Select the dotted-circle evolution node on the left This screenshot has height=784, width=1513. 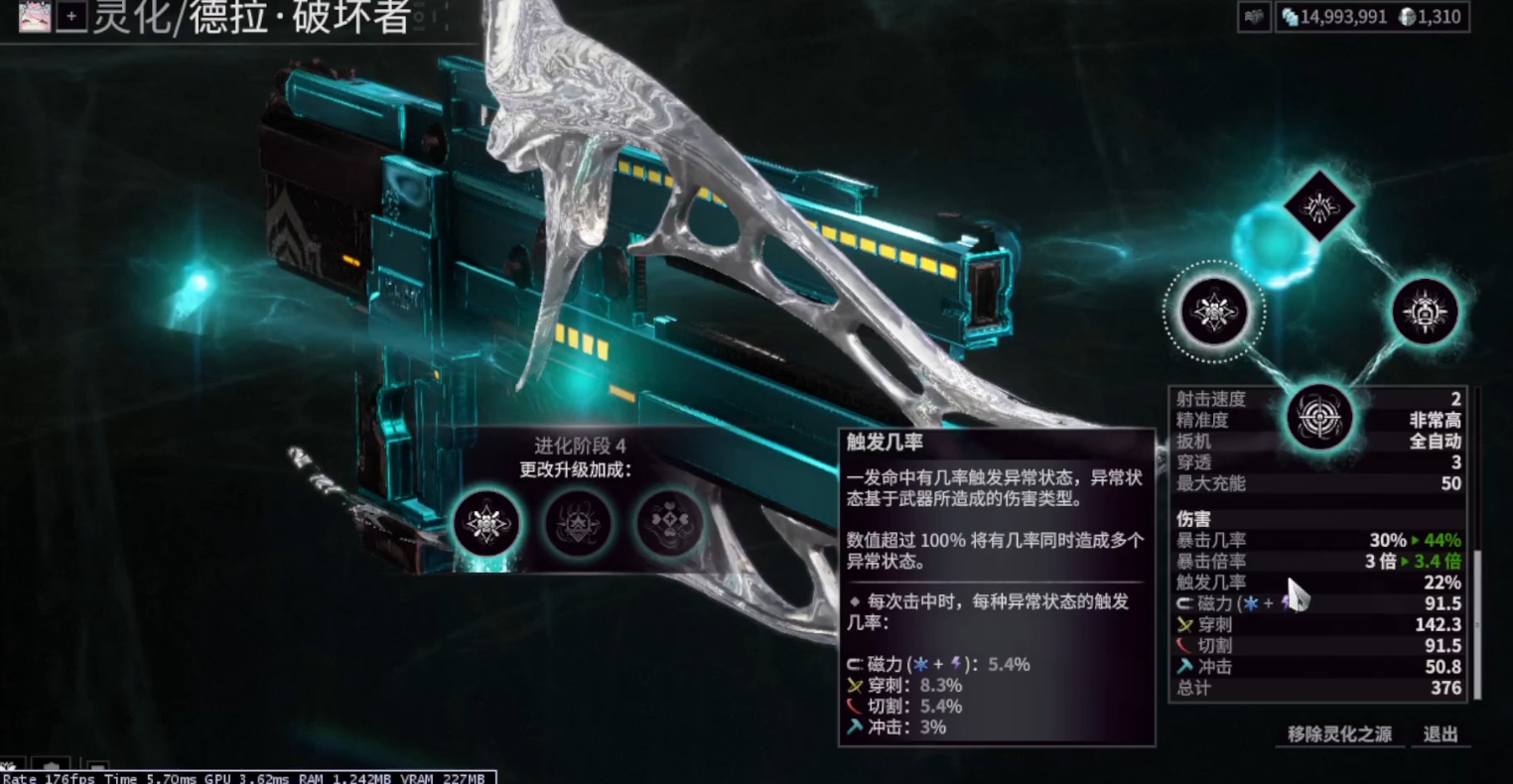pyautogui.click(x=1215, y=312)
